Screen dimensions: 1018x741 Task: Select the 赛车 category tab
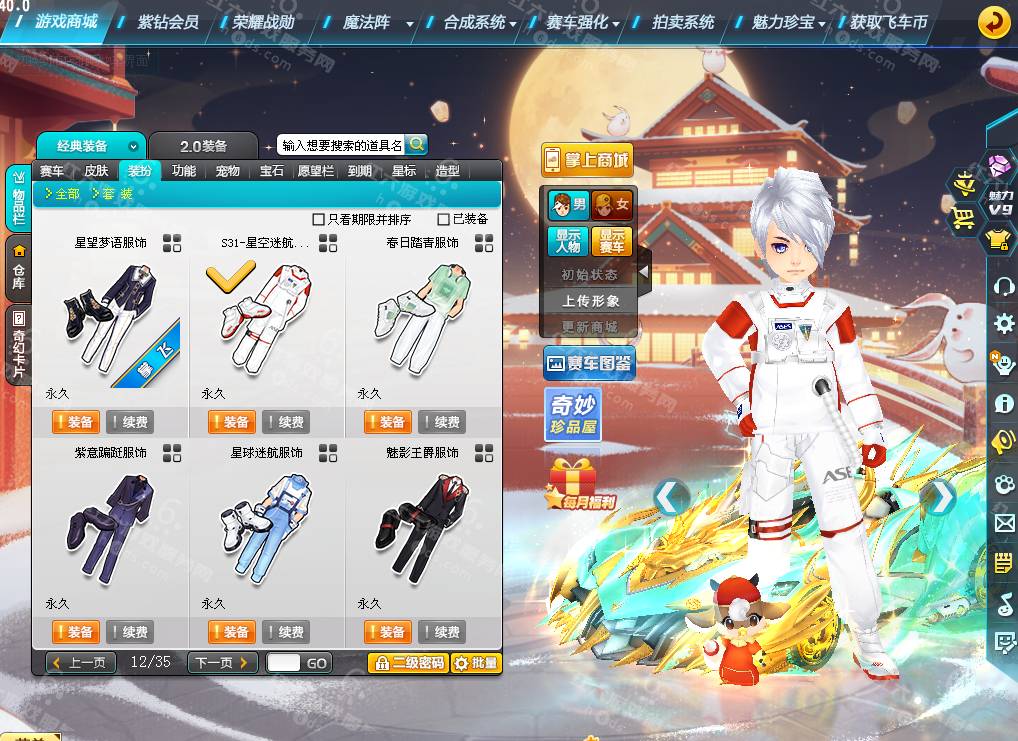(x=52, y=171)
